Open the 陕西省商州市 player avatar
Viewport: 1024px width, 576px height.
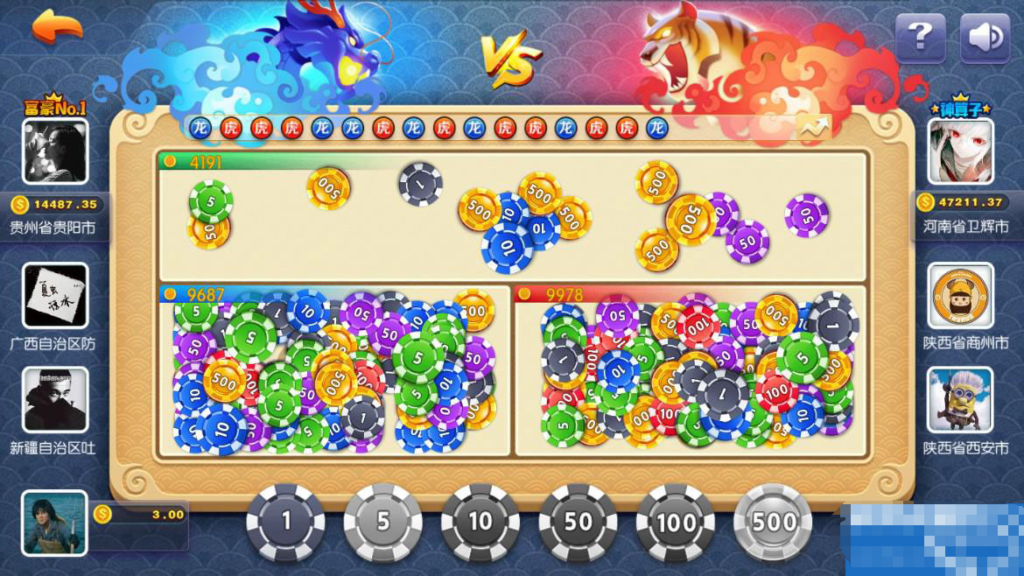961,296
